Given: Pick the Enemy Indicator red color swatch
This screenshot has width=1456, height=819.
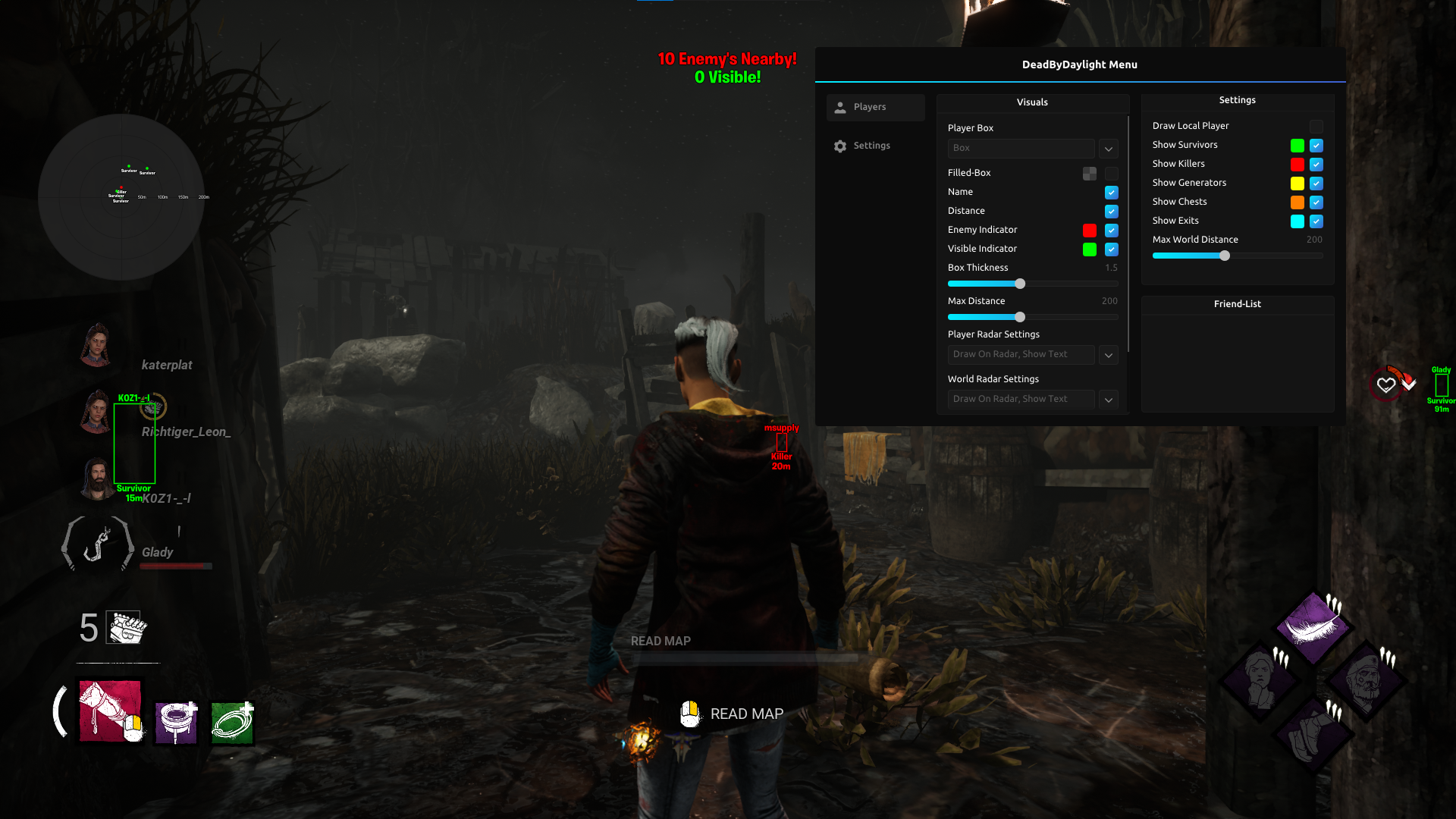Looking at the screenshot, I should (1089, 231).
